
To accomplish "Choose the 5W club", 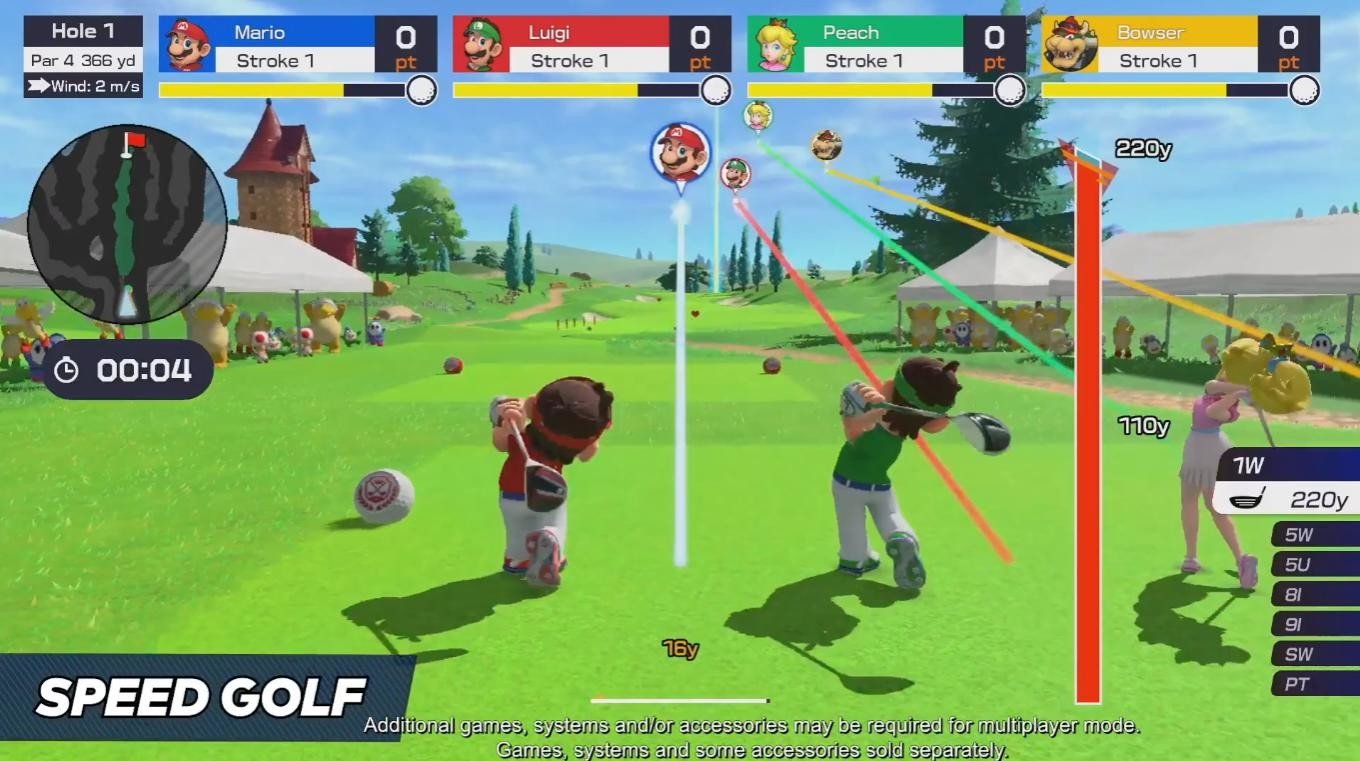I will coord(1314,535).
